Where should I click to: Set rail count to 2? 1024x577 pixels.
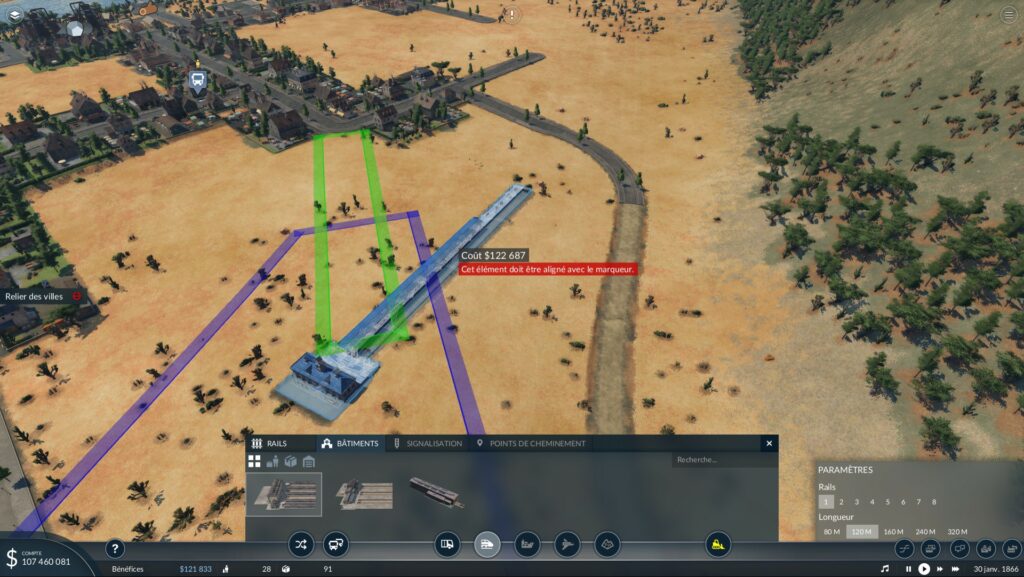pos(842,502)
